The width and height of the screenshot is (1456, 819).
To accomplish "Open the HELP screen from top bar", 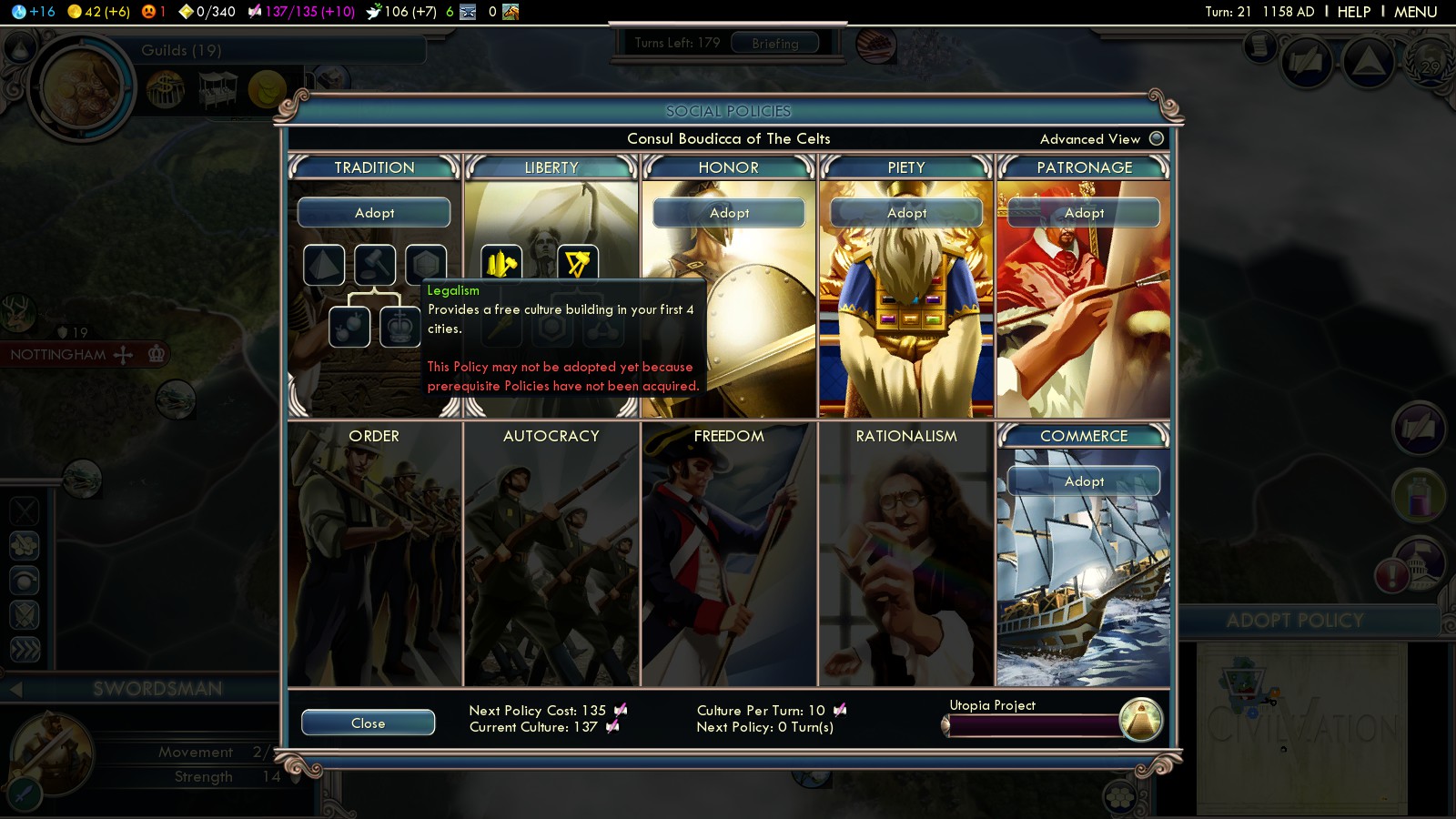I will point(1353,12).
